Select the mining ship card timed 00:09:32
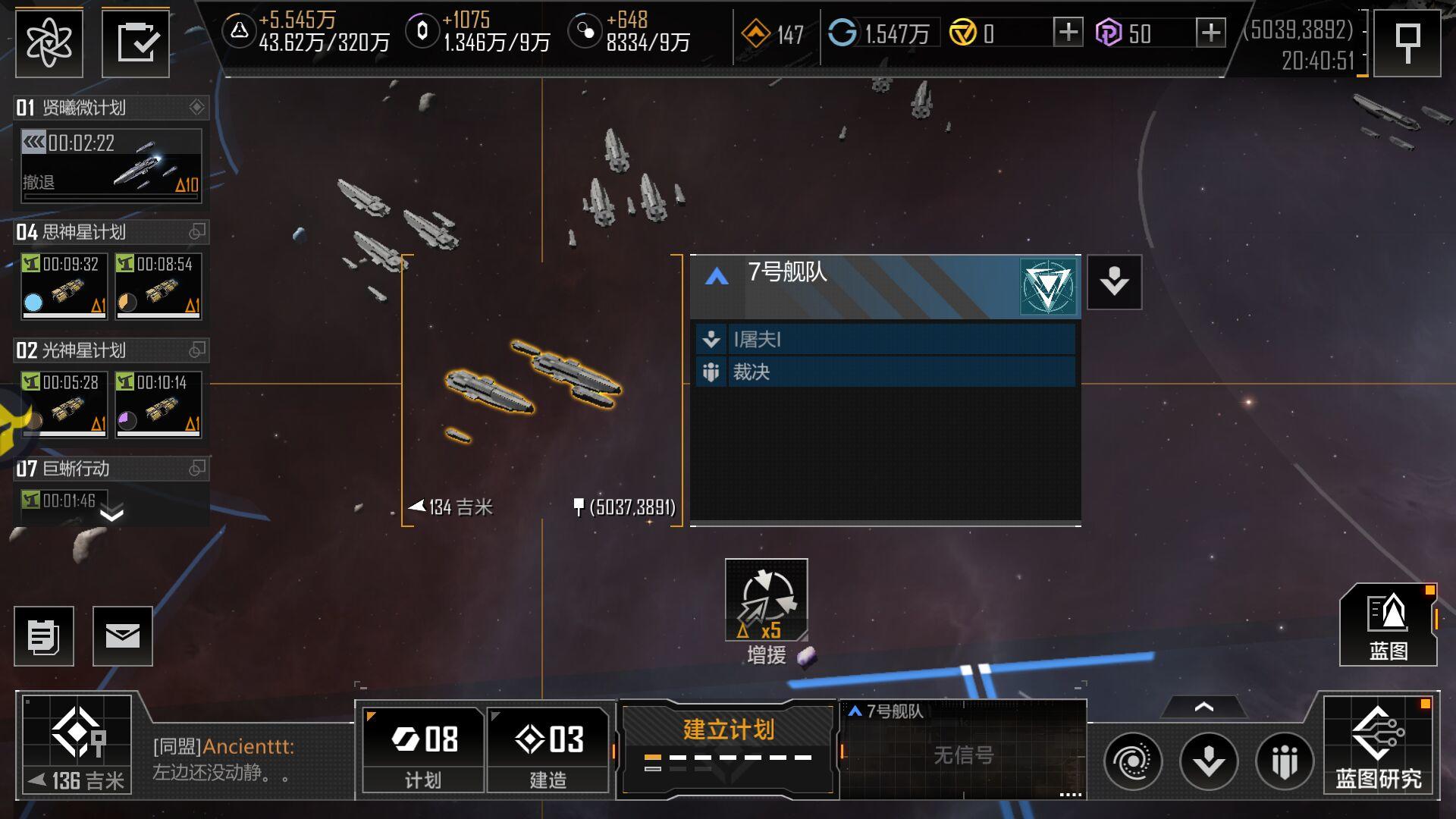 [64, 286]
